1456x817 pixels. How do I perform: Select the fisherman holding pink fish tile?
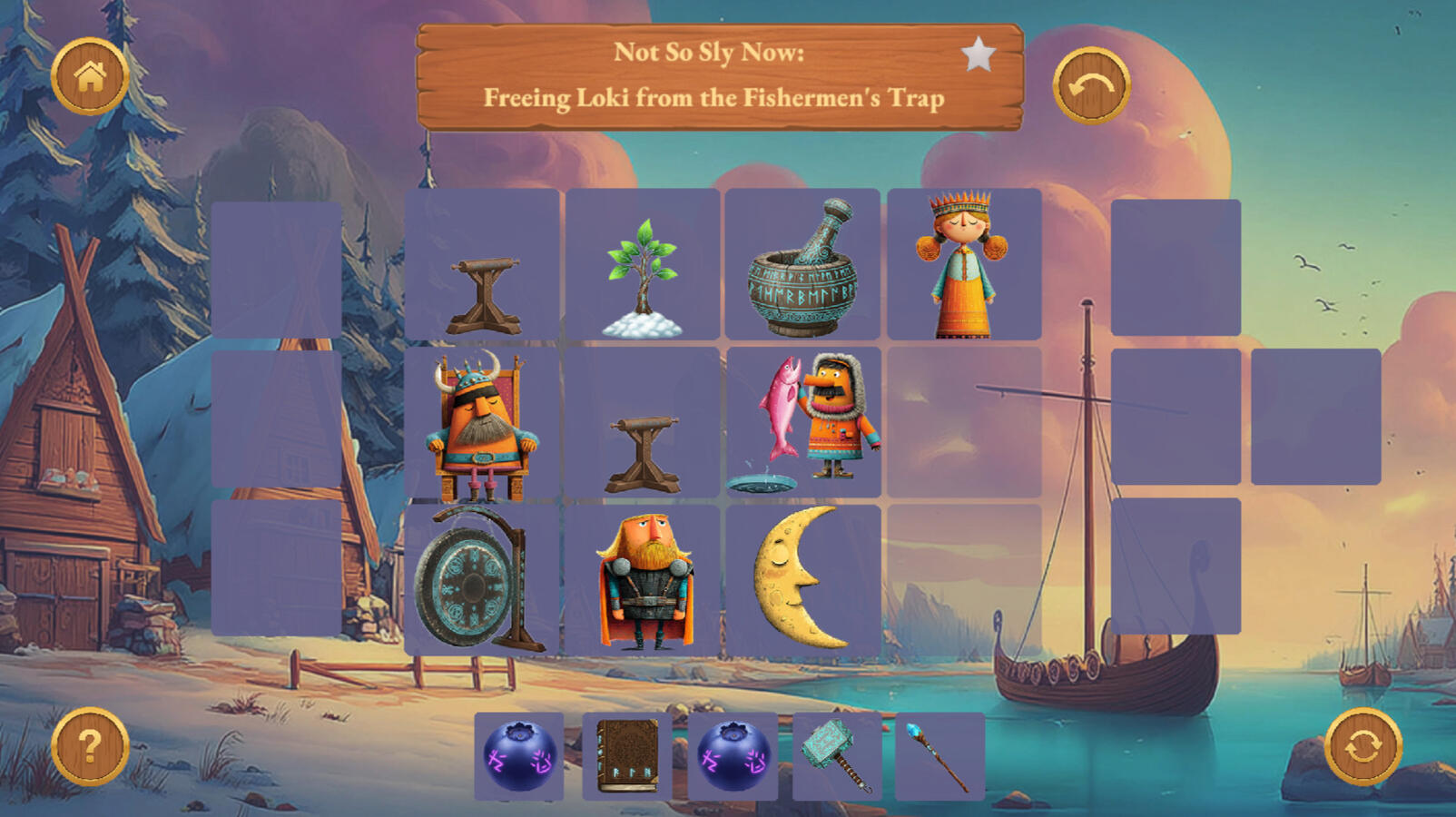(804, 423)
